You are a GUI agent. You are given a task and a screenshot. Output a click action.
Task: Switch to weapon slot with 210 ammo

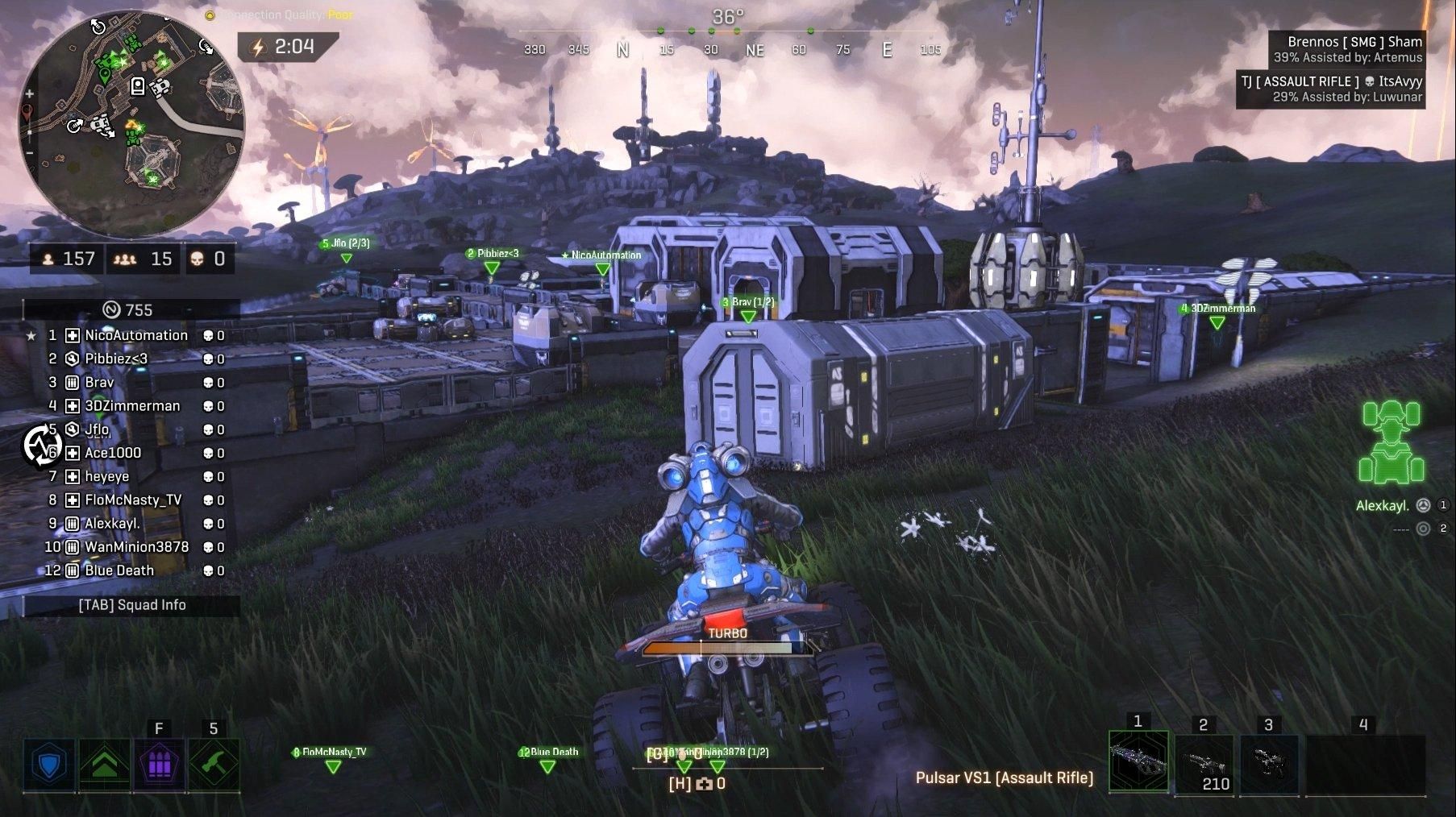(1203, 763)
